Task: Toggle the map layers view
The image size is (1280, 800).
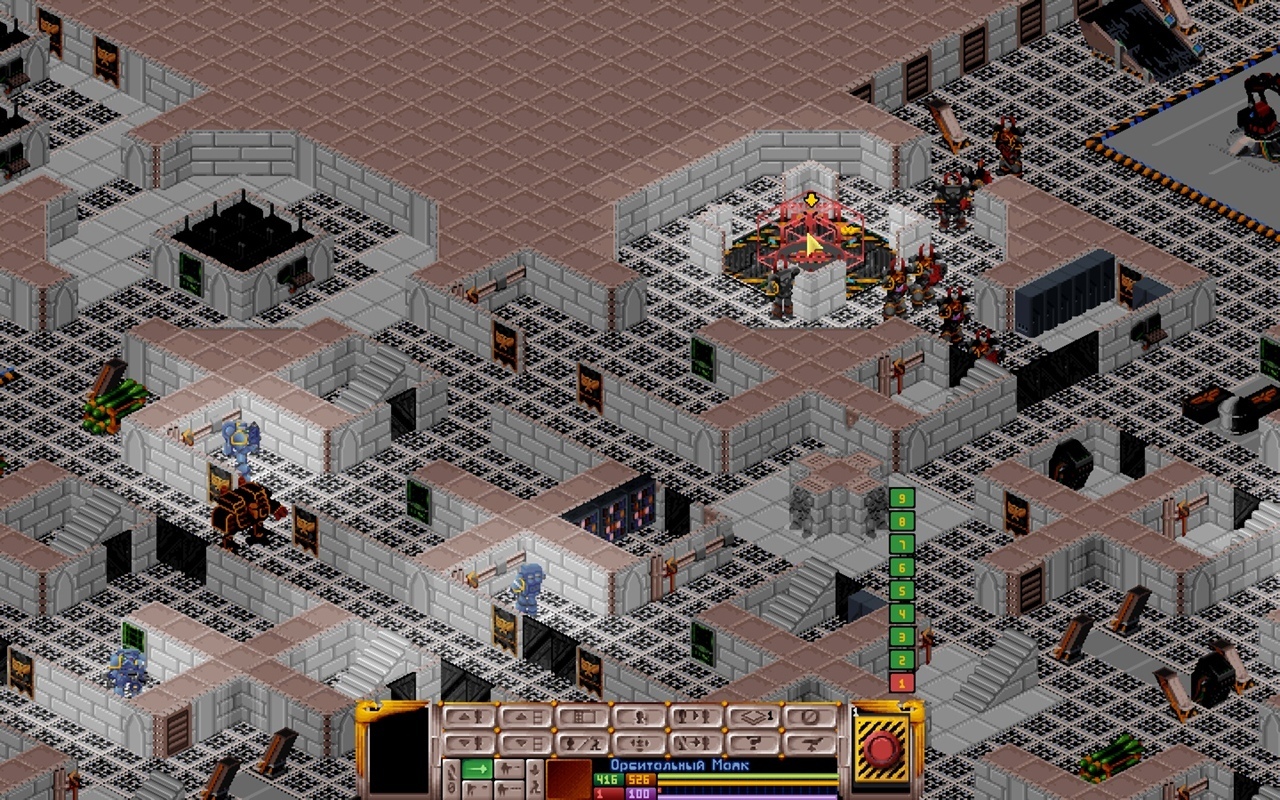Action: click(753, 717)
